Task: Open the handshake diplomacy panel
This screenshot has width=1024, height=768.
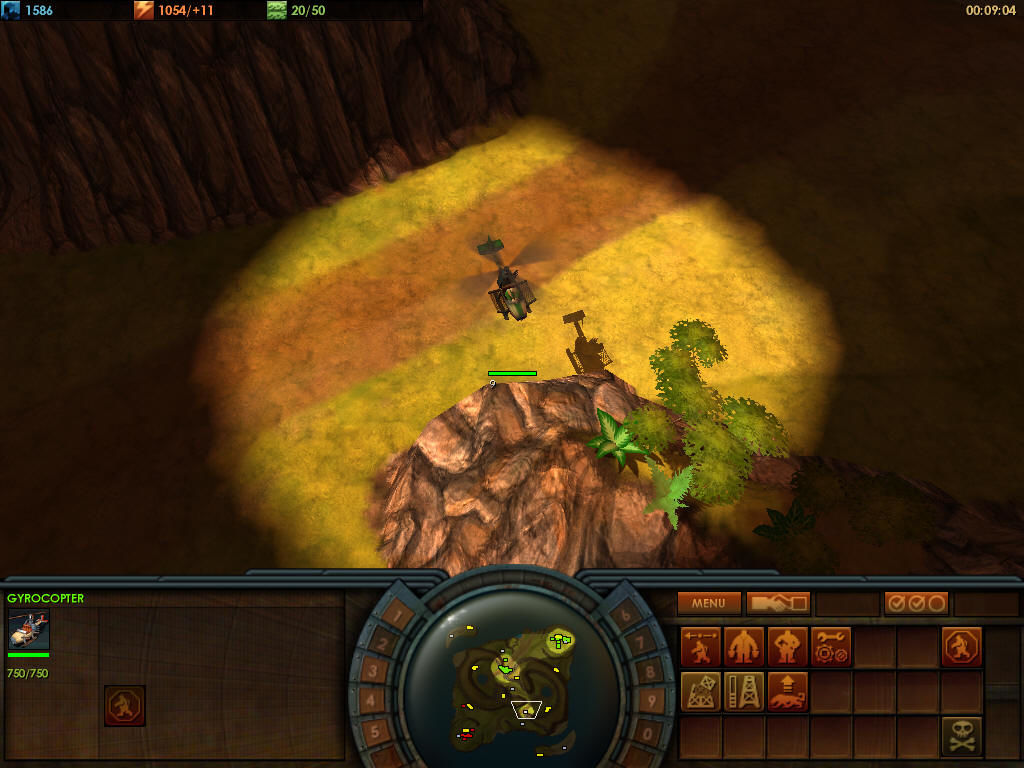Action: 778,603
